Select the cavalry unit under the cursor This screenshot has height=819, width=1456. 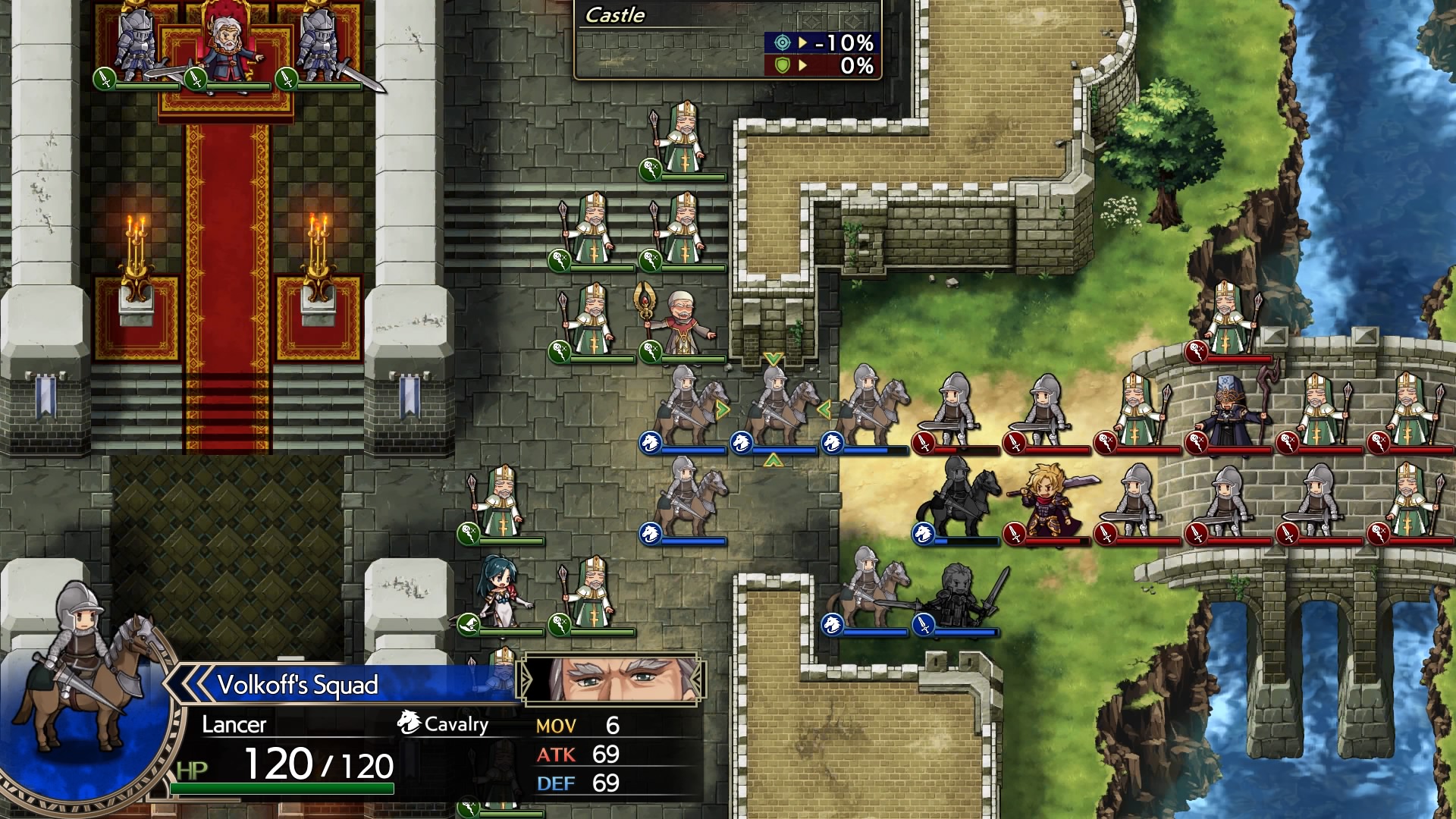point(774,409)
